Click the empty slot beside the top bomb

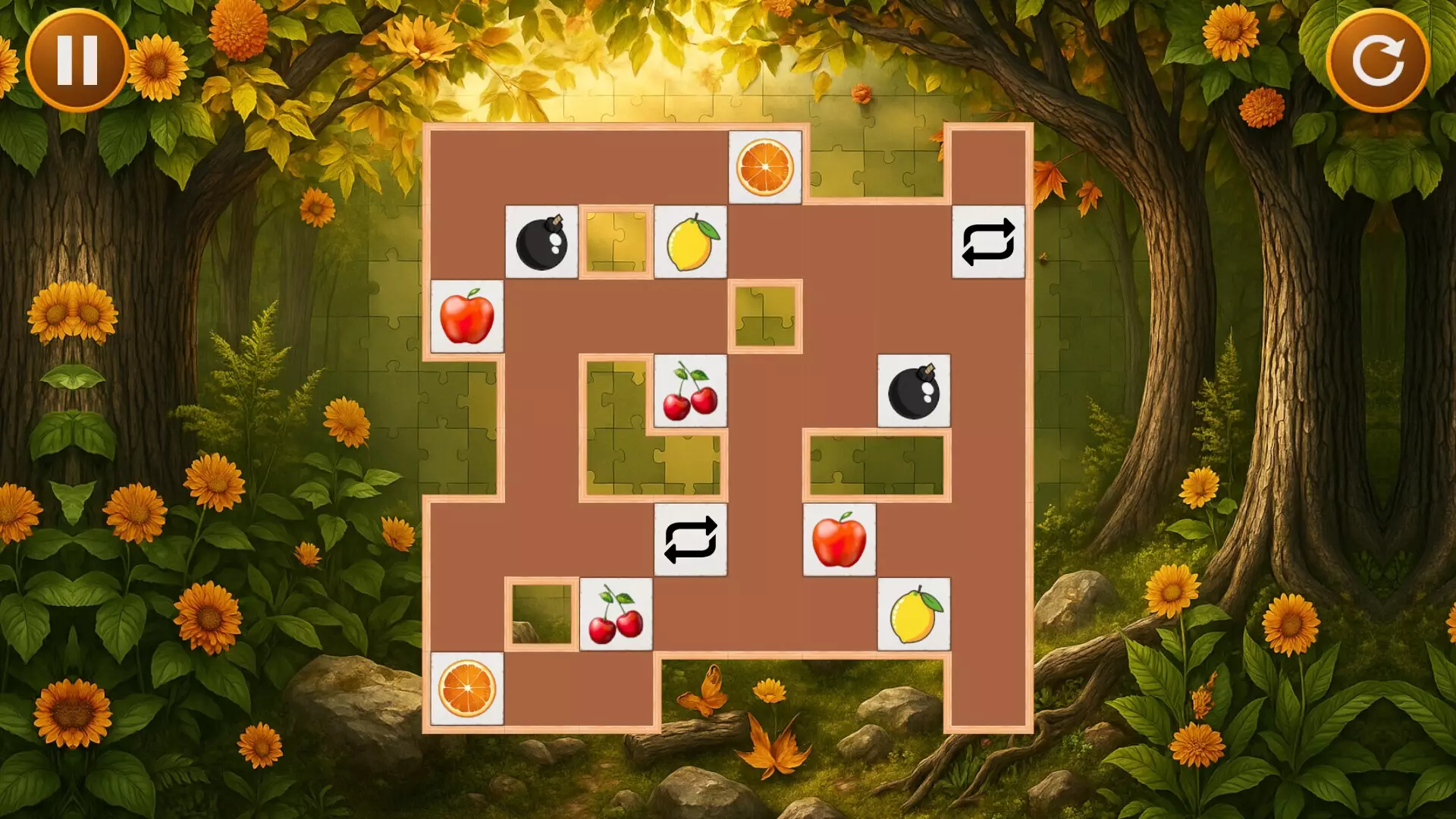point(614,243)
